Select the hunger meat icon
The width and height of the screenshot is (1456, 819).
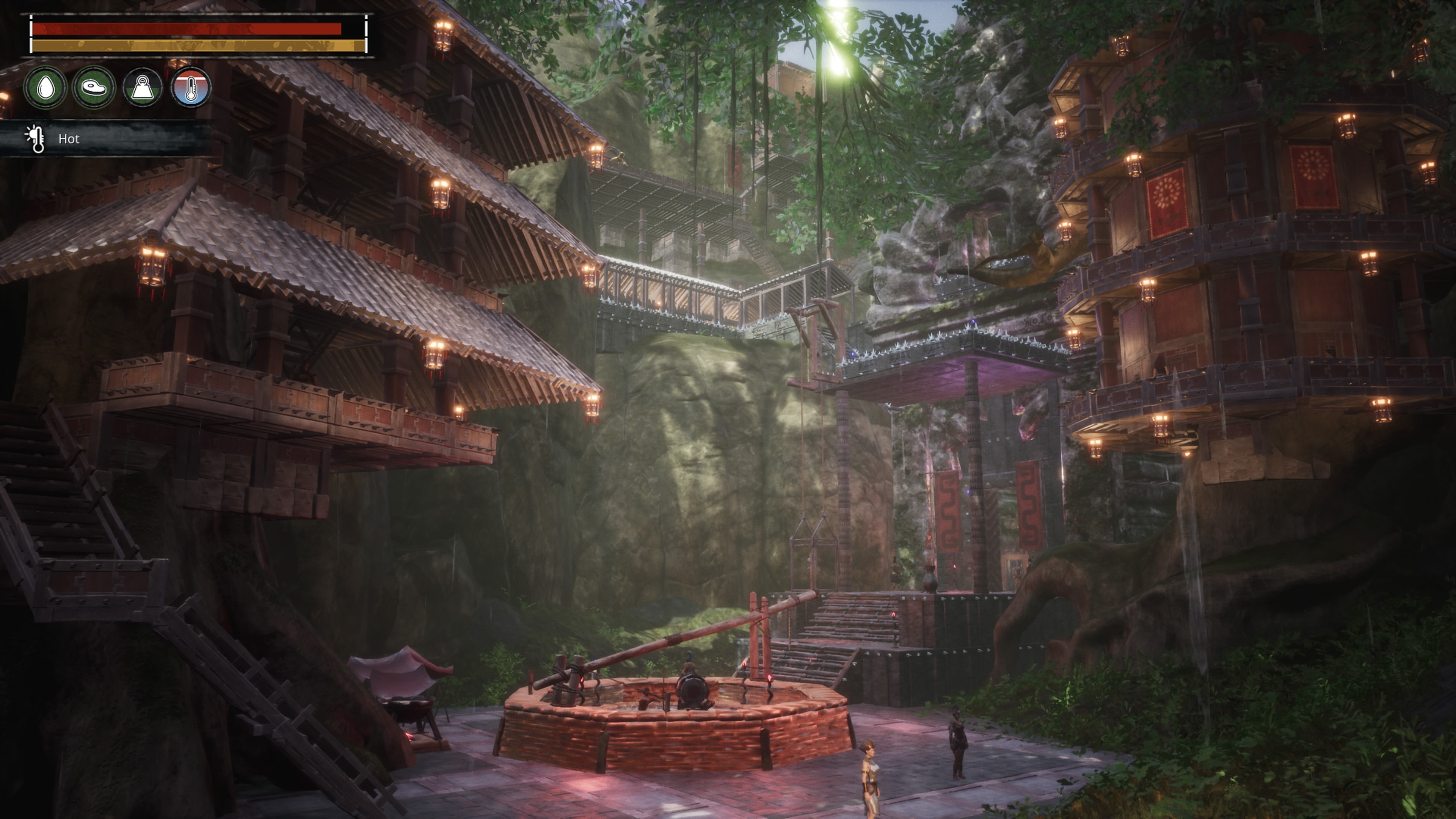(x=94, y=88)
